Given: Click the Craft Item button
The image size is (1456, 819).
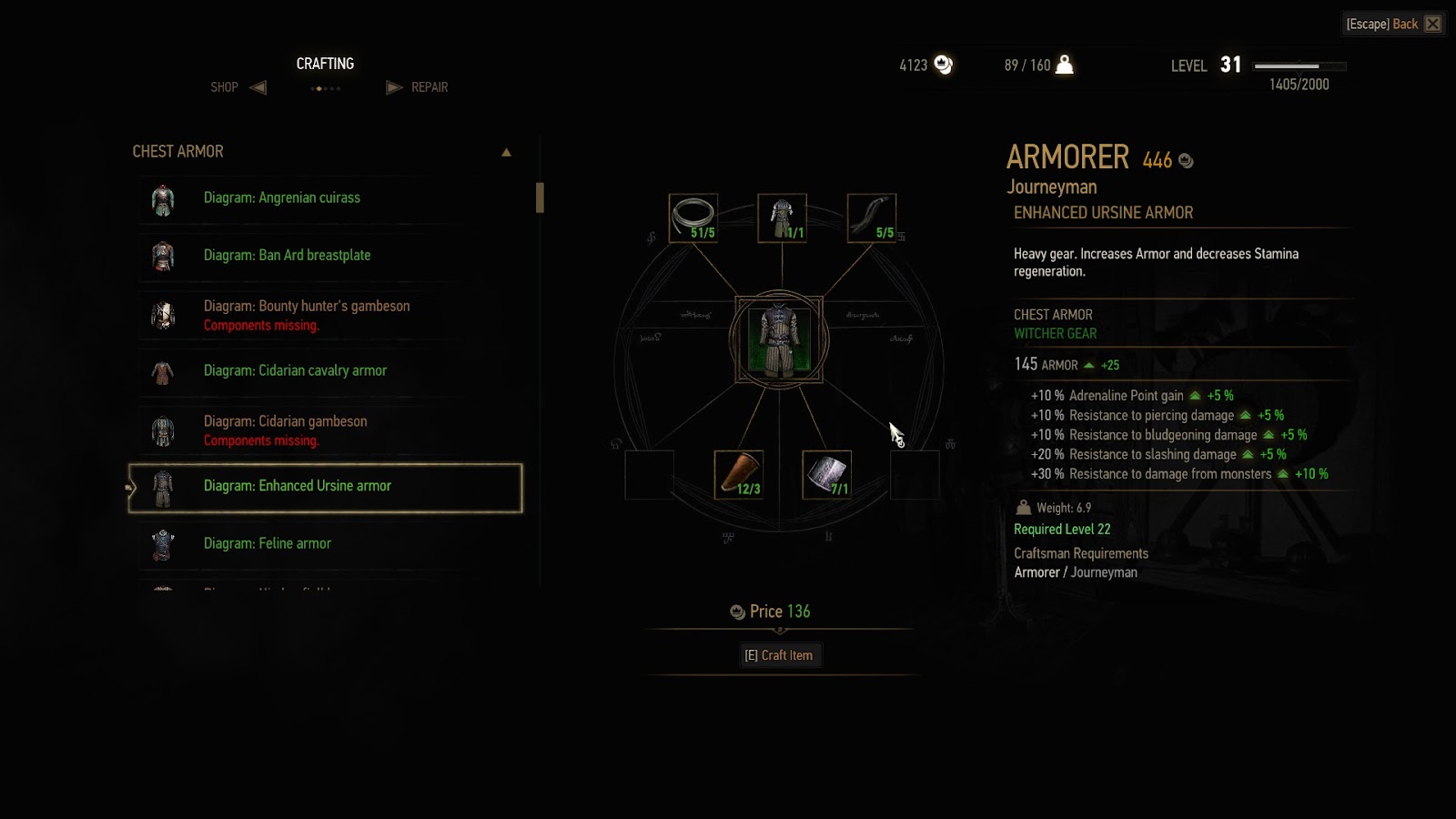Looking at the screenshot, I should point(779,655).
